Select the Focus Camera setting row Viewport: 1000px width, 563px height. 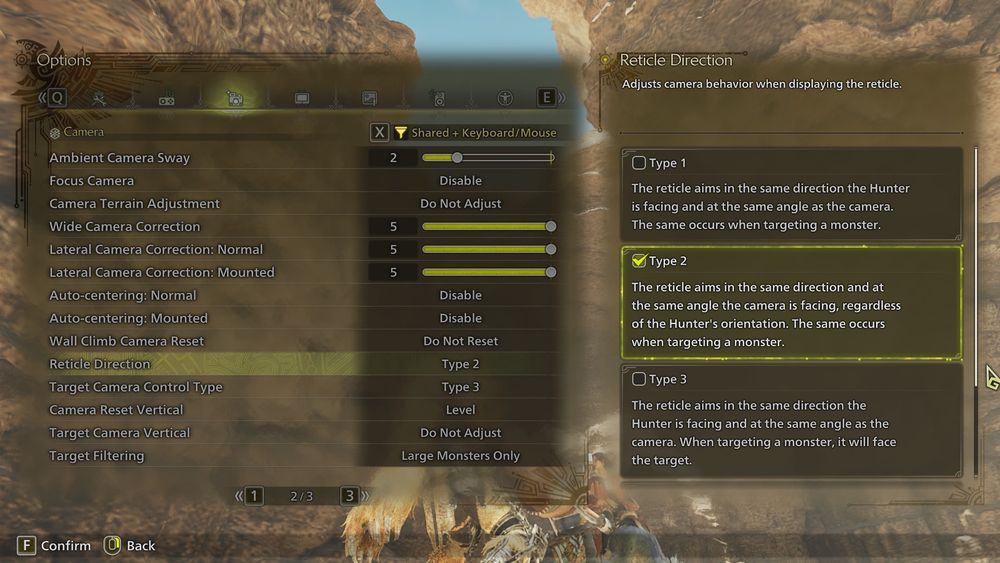[x=300, y=181]
